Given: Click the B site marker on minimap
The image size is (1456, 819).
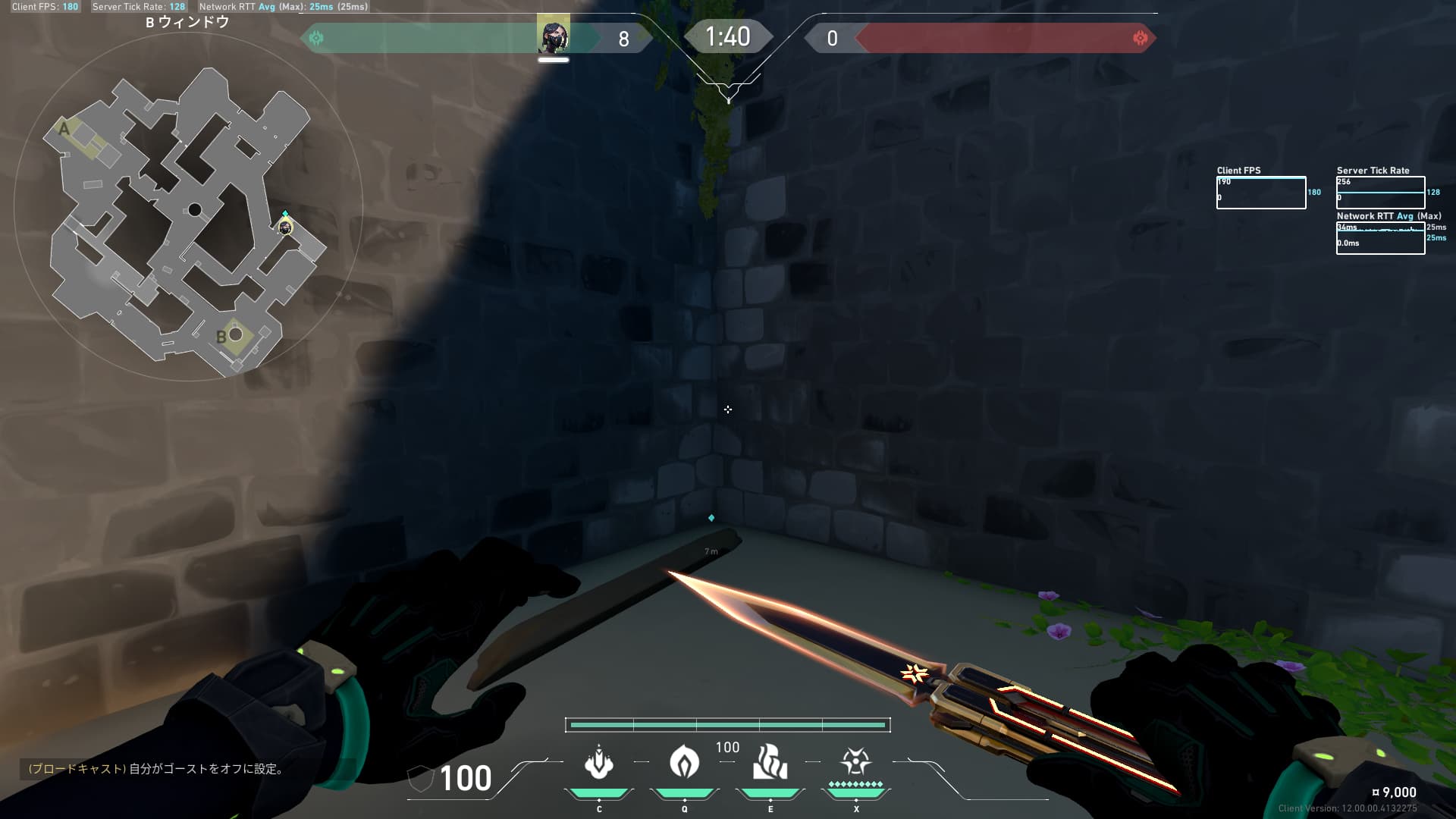Looking at the screenshot, I should 221,336.
